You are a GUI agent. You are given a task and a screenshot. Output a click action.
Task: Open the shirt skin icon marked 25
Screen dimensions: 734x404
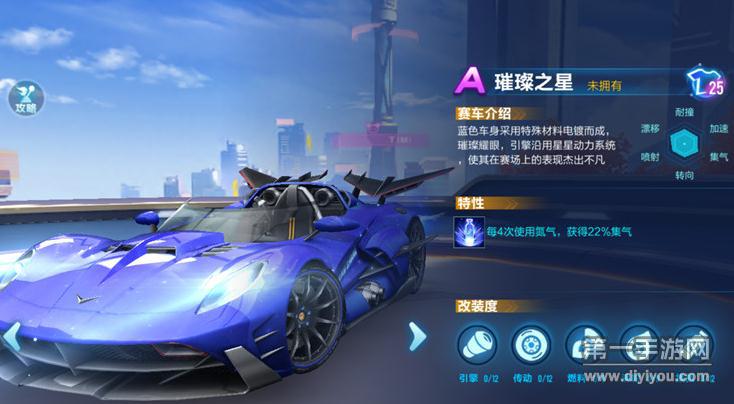[706, 84]
